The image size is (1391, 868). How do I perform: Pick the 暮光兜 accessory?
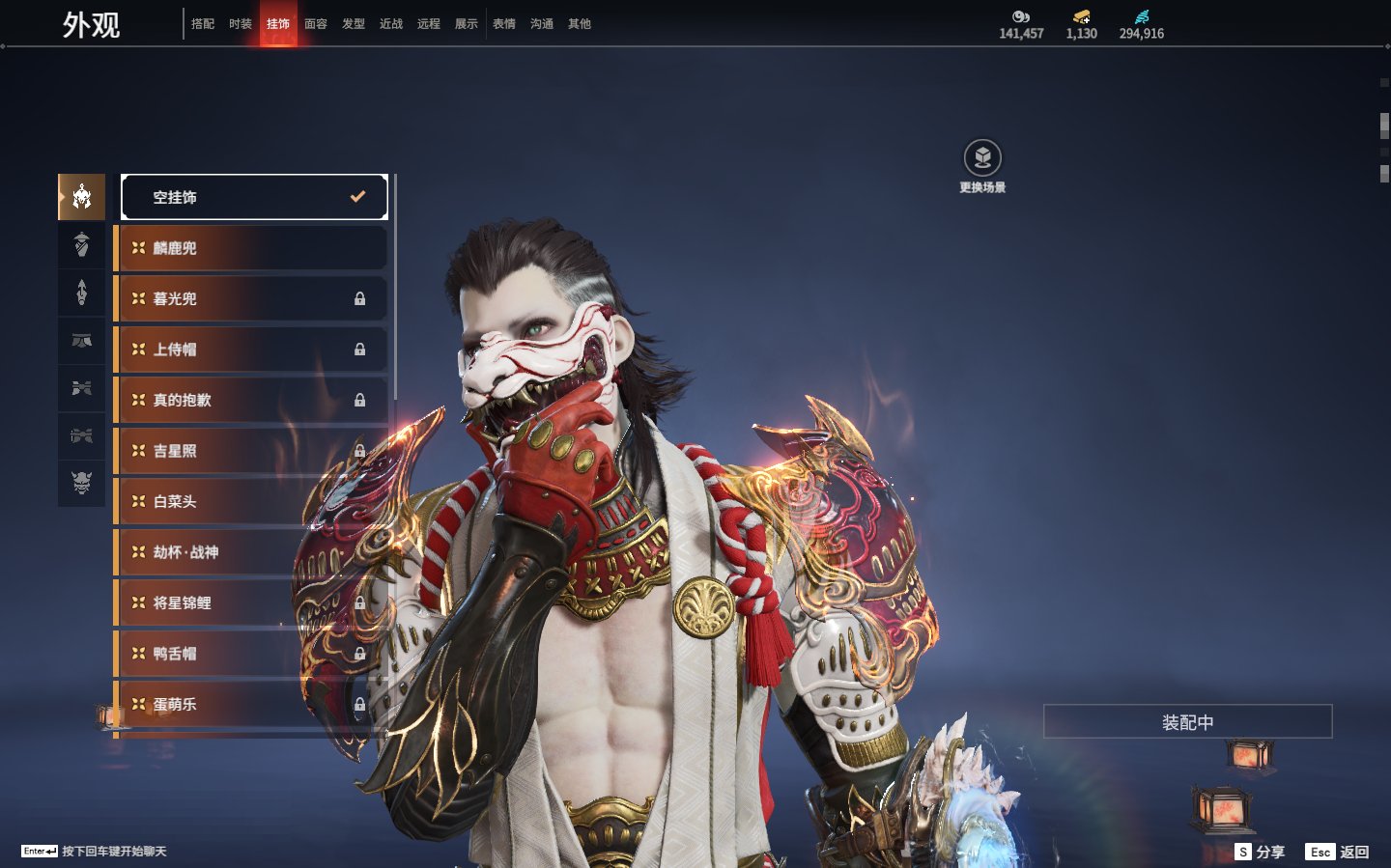click(x=251, y=299)
